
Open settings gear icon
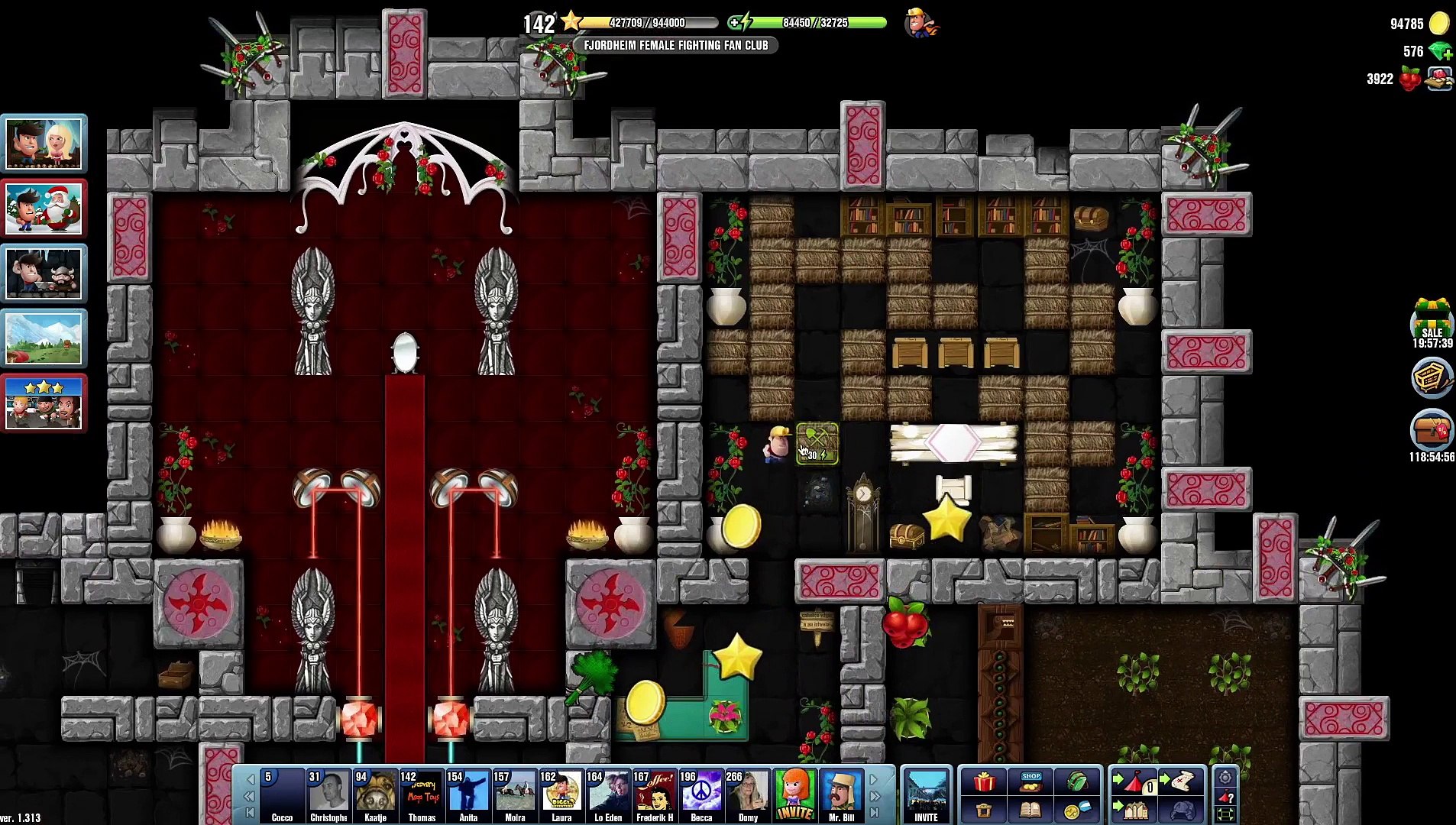click(1225, 778)
